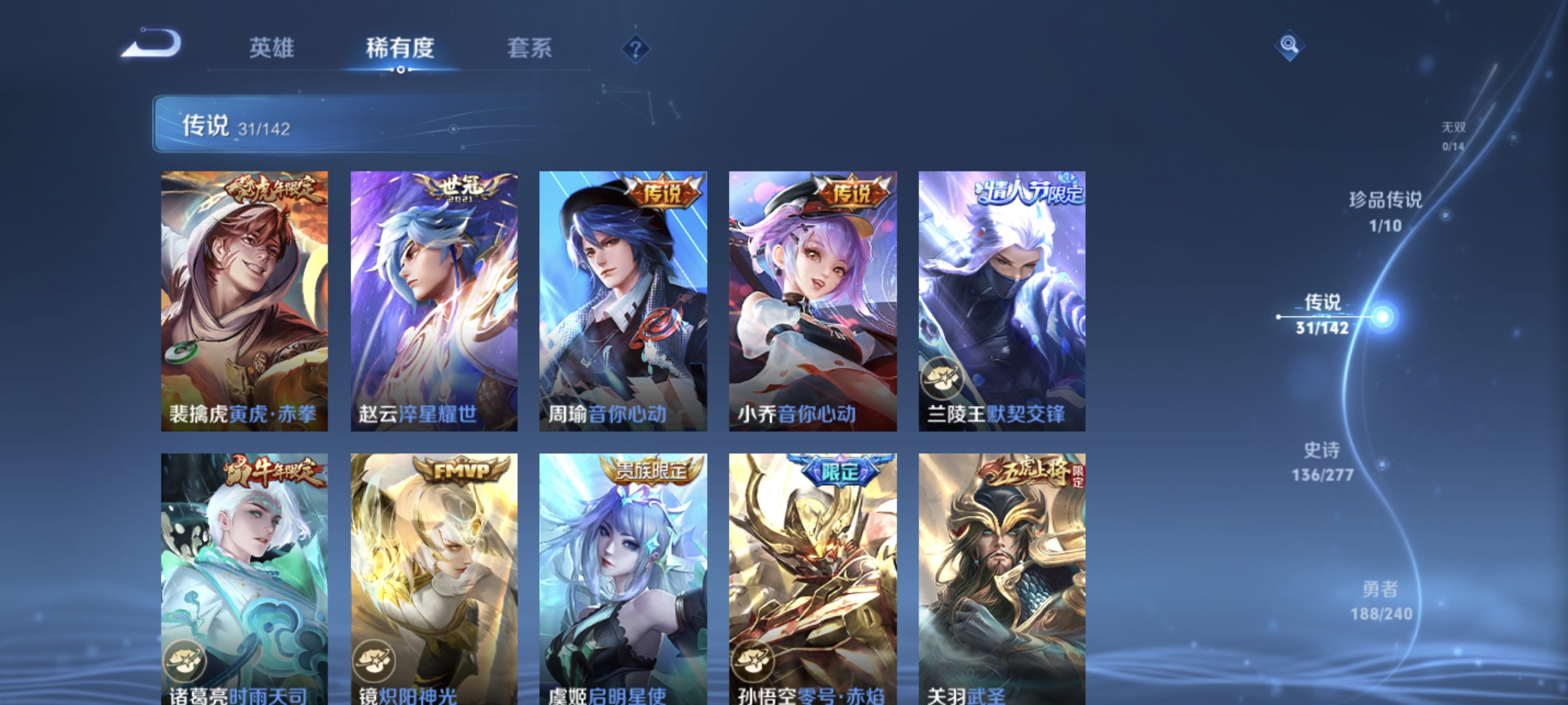
Task: Switch to the 英雄 tab
Action: [272, 49]
